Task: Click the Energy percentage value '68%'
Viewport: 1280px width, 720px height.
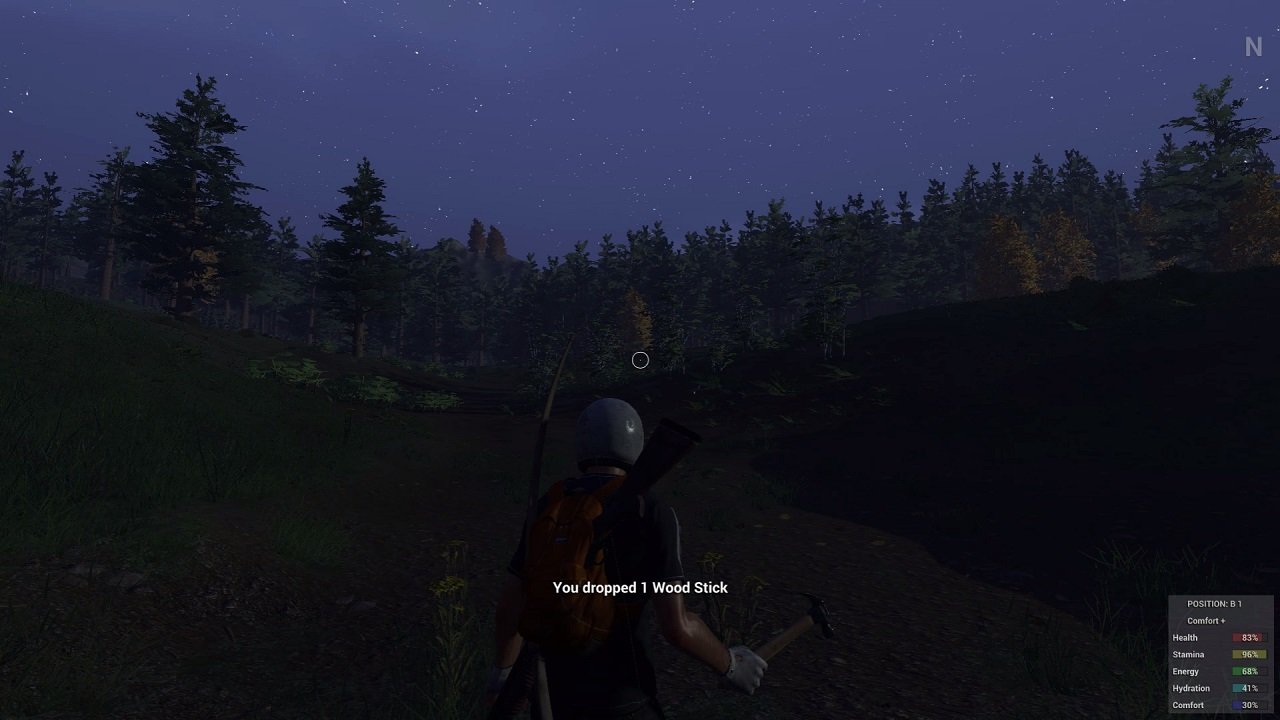Action: 1250,671
